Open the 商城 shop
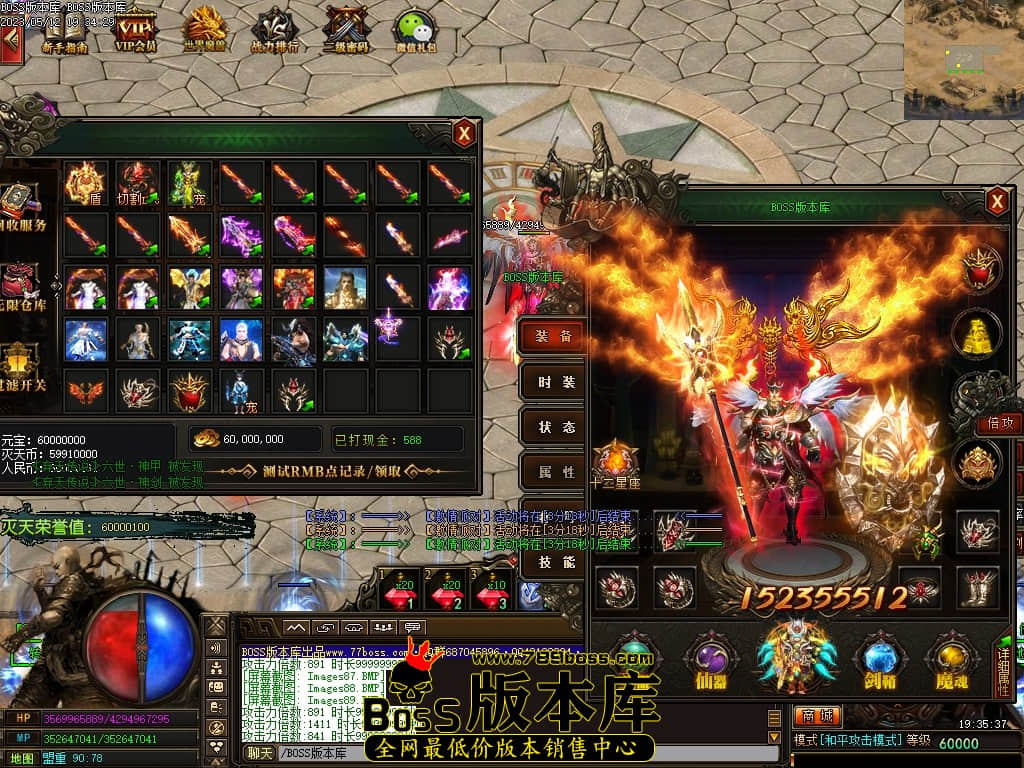The width and height of the screenshot is (1024, 768). pyautogui.click(x=817, y=716)
